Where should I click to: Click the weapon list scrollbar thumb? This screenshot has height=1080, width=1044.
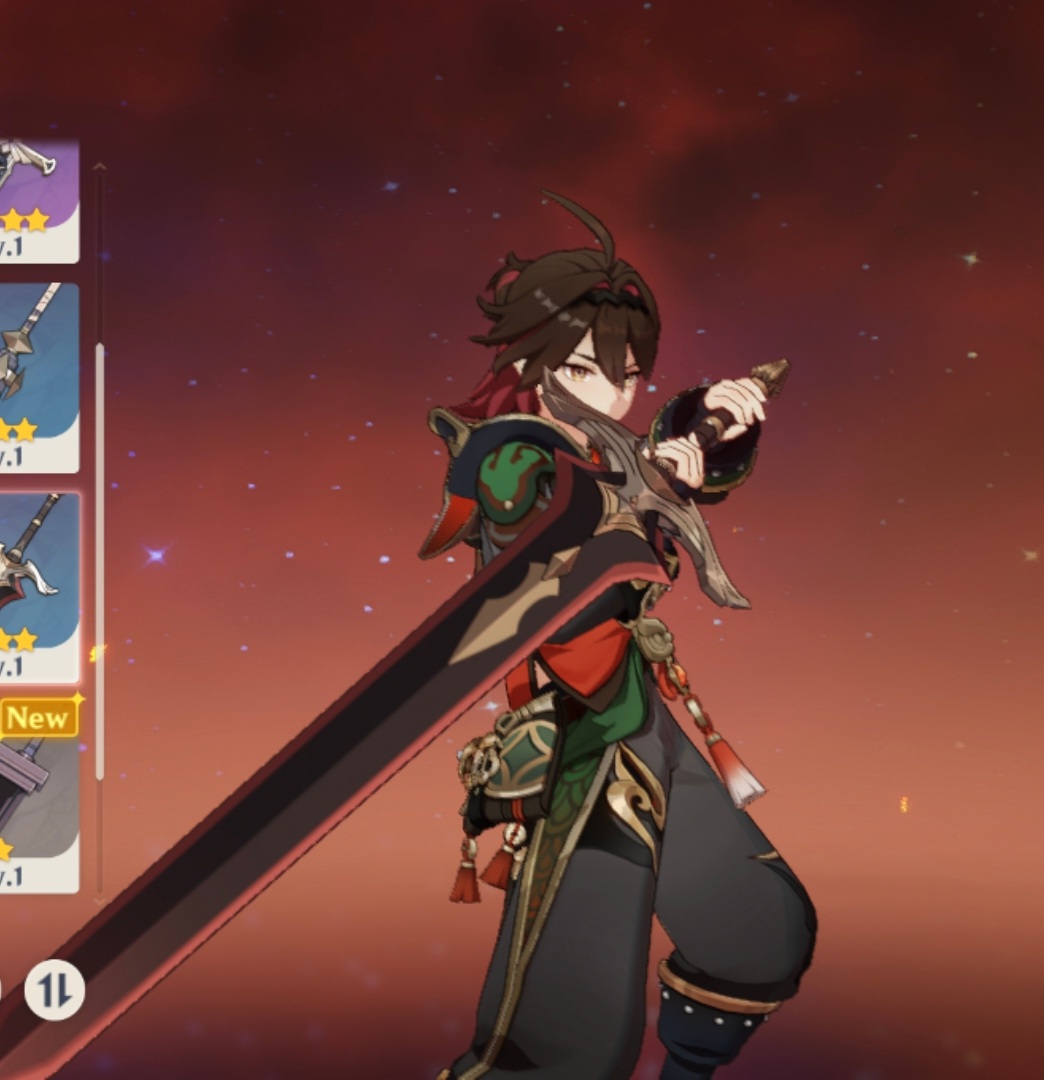pyautogui.click(x=99, y=560)
